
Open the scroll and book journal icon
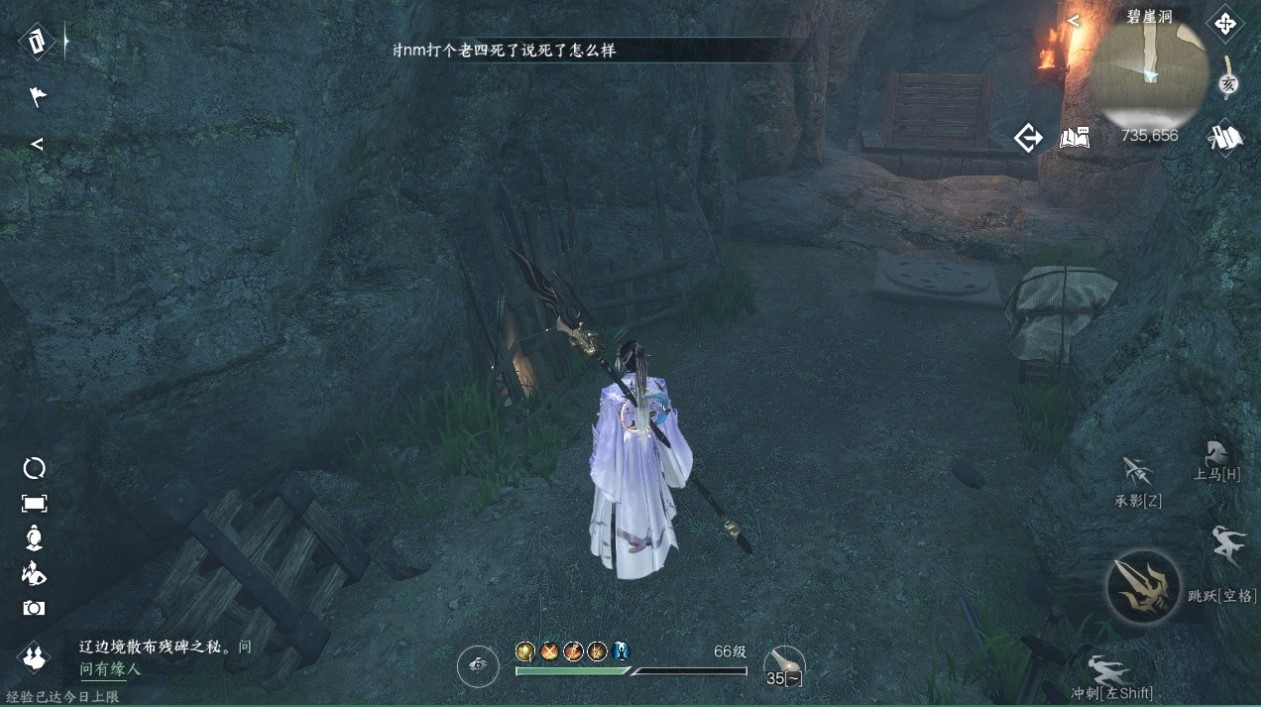(x=1224, y=138)
